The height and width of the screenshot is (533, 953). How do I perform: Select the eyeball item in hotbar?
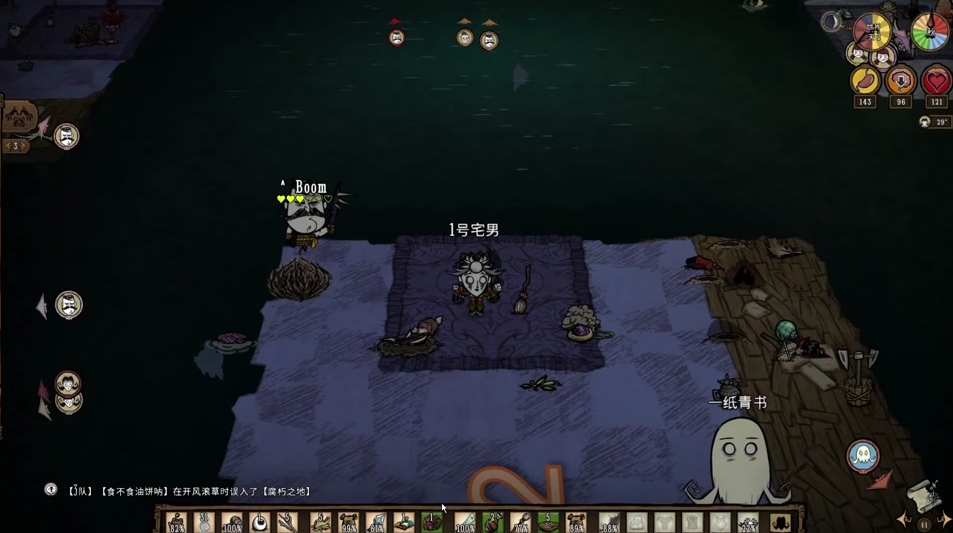260,522
